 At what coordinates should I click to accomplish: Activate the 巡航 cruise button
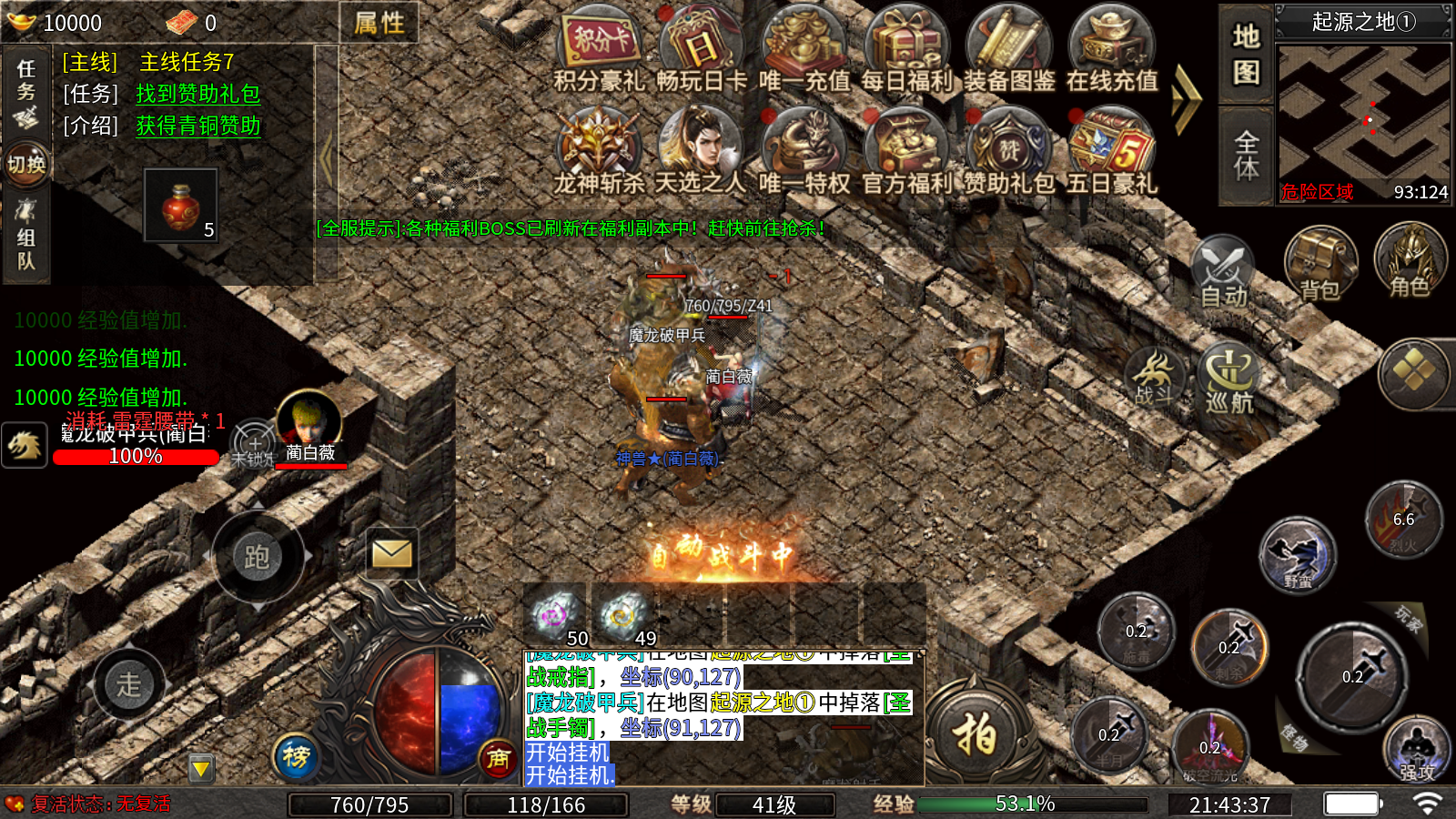click(1229, 377)
